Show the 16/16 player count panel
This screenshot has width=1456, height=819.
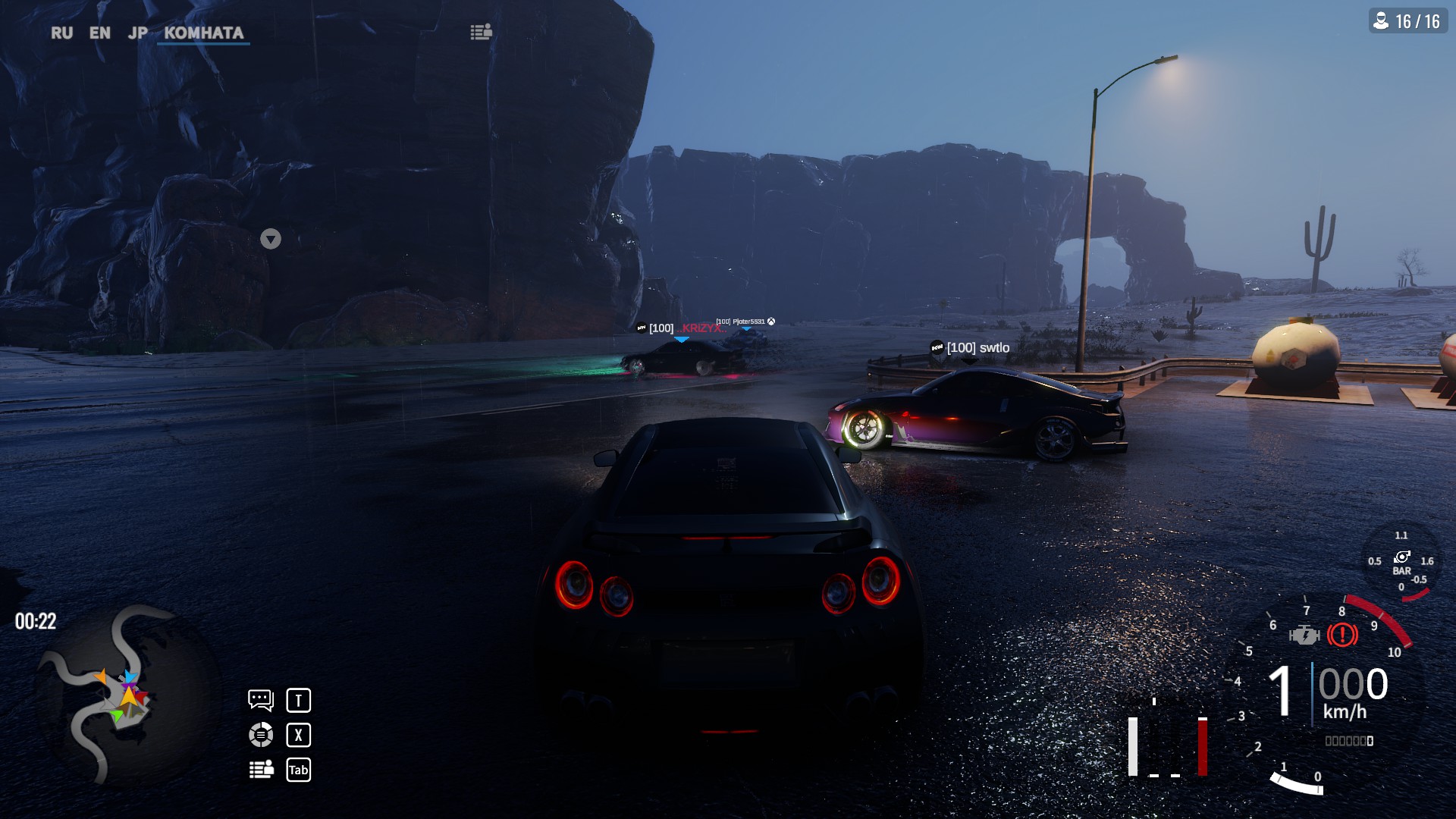click(x=1408, y=21)
